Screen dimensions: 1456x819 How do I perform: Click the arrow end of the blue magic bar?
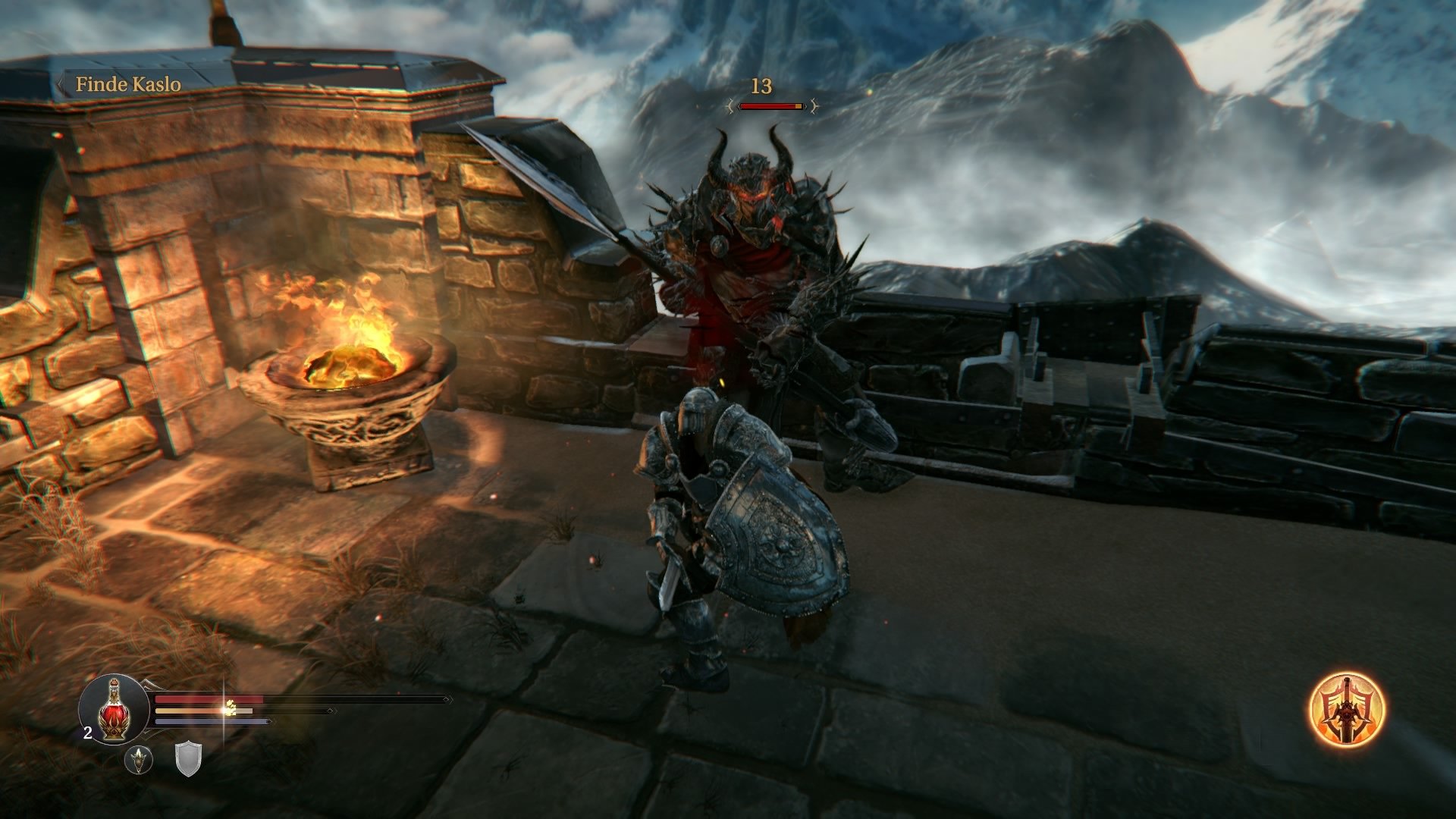point(268,721)
